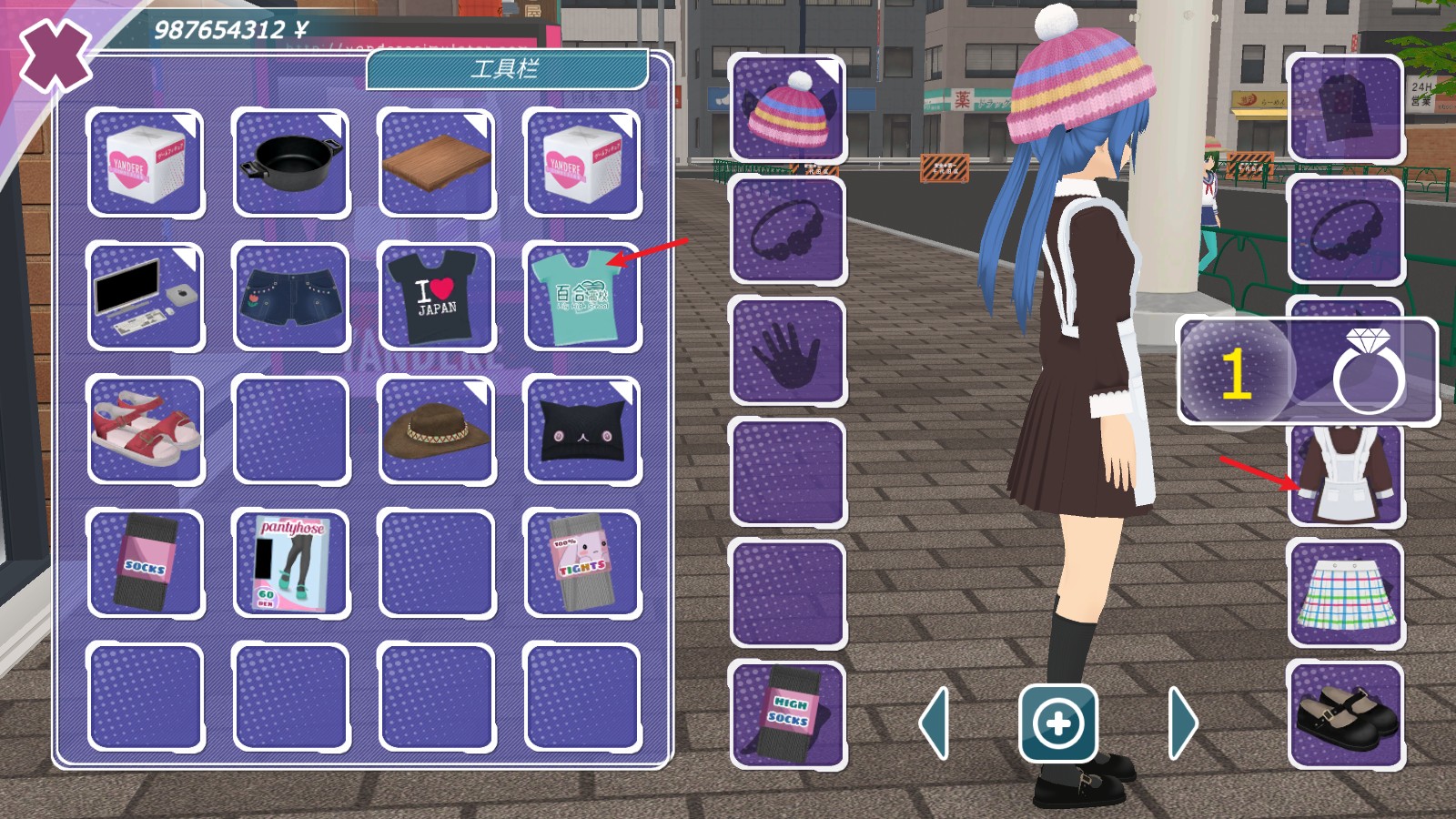Viewport: 1456px width, 819px height.
Task: Select the computer set in inventory
Action: (x=146, y=296)
